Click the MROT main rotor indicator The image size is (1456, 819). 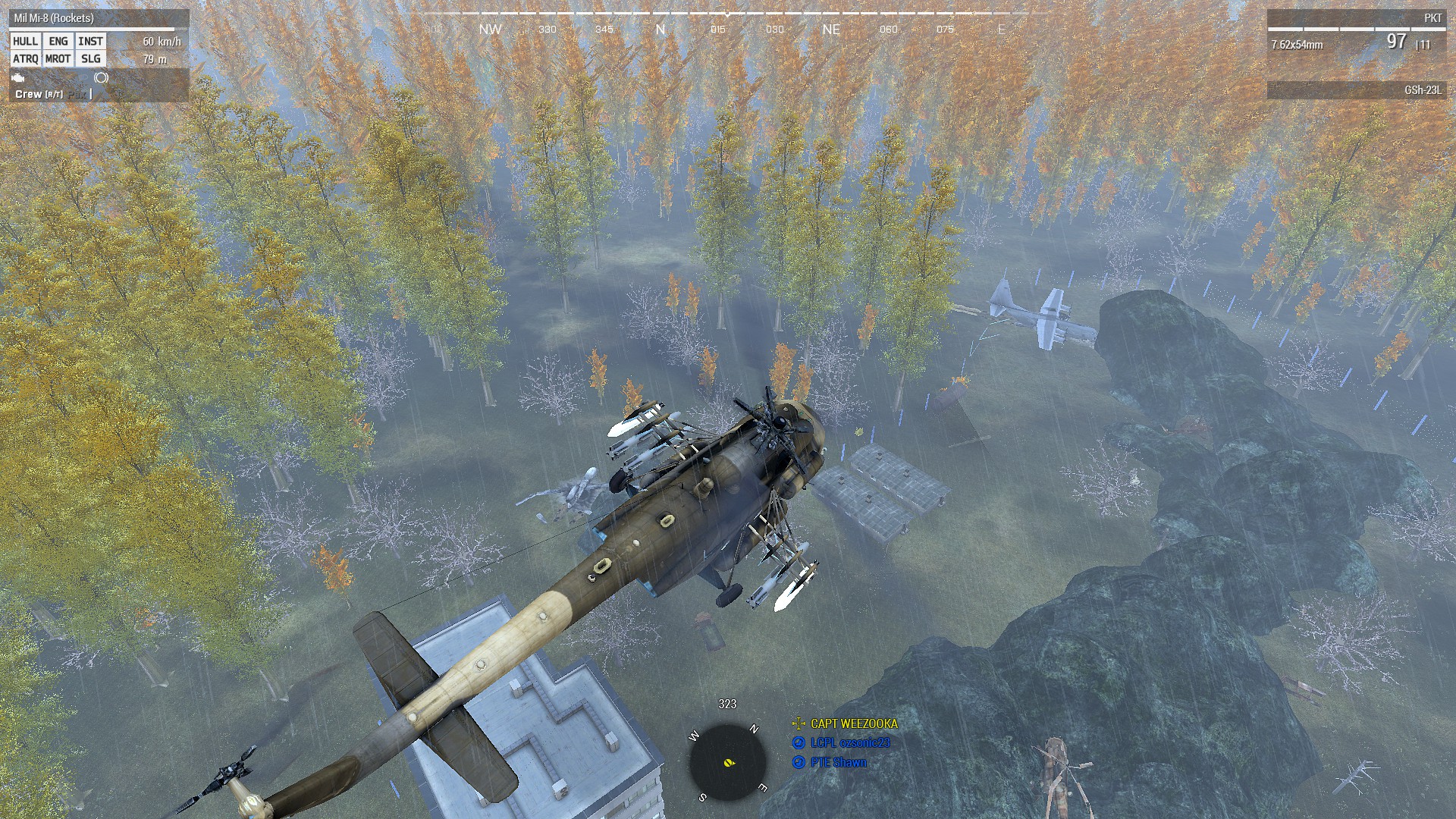tap(58, 60)
